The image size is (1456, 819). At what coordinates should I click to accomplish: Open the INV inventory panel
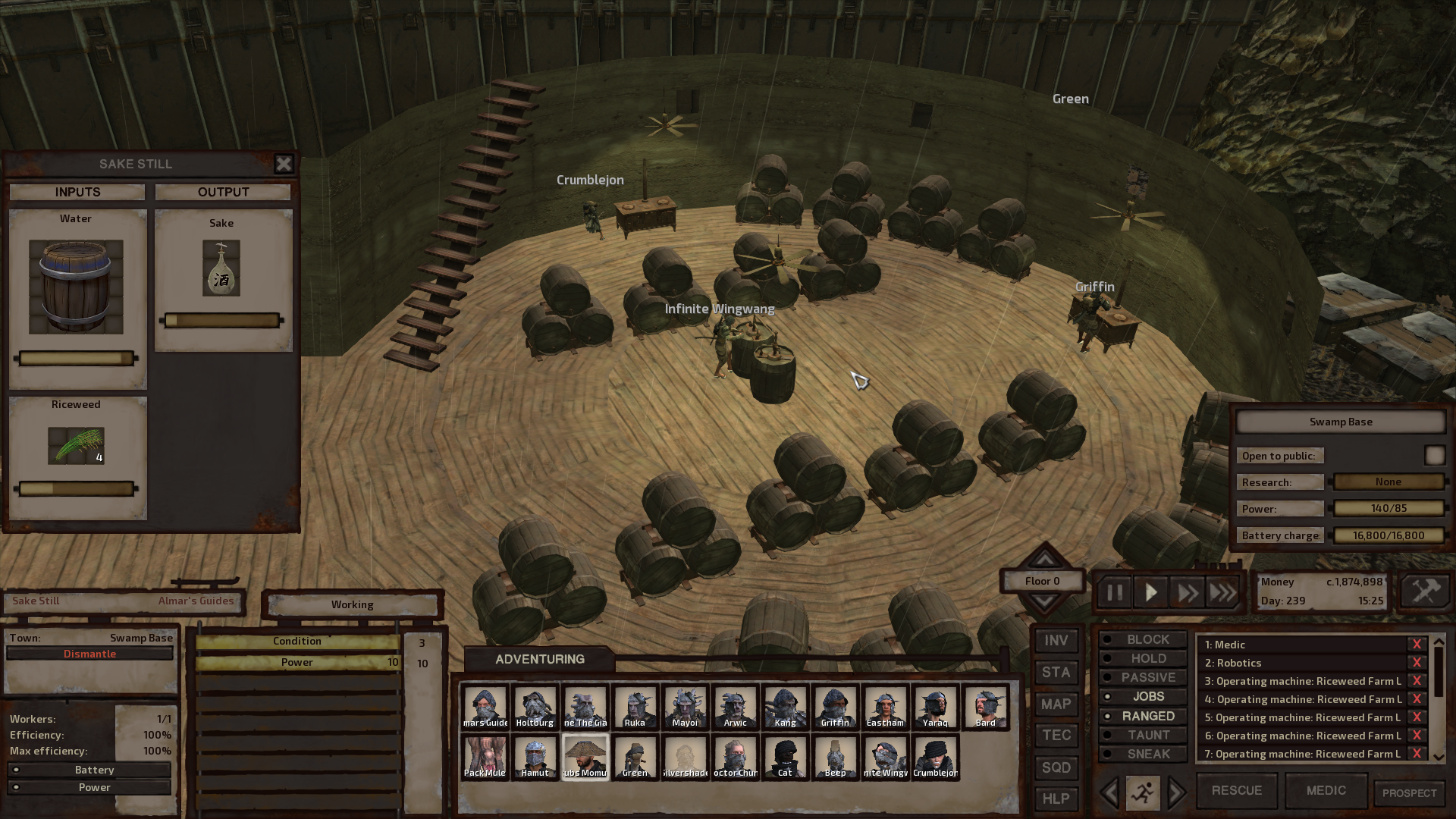coord(1056,641)
